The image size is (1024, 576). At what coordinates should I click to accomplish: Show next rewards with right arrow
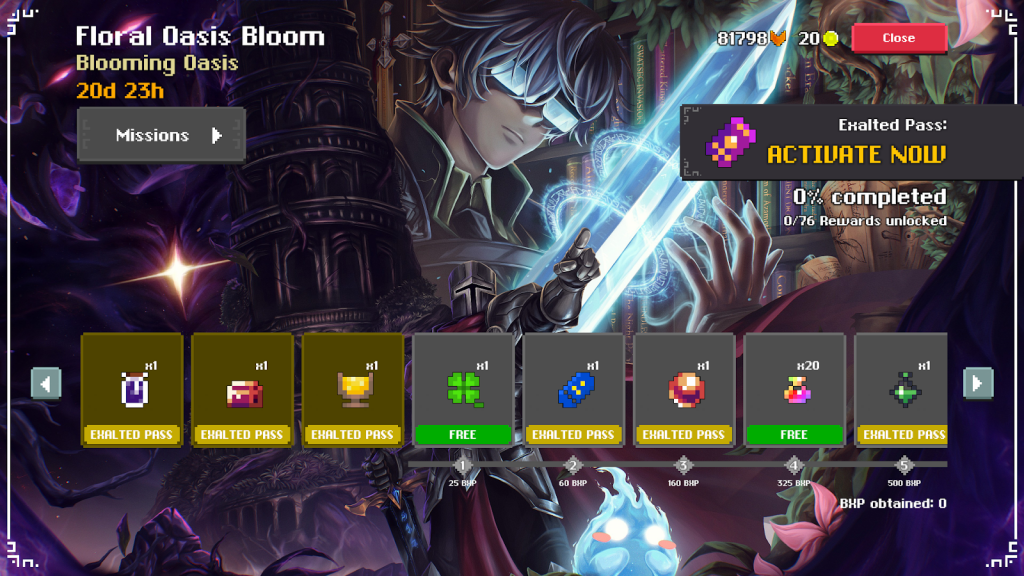[977, 383]
